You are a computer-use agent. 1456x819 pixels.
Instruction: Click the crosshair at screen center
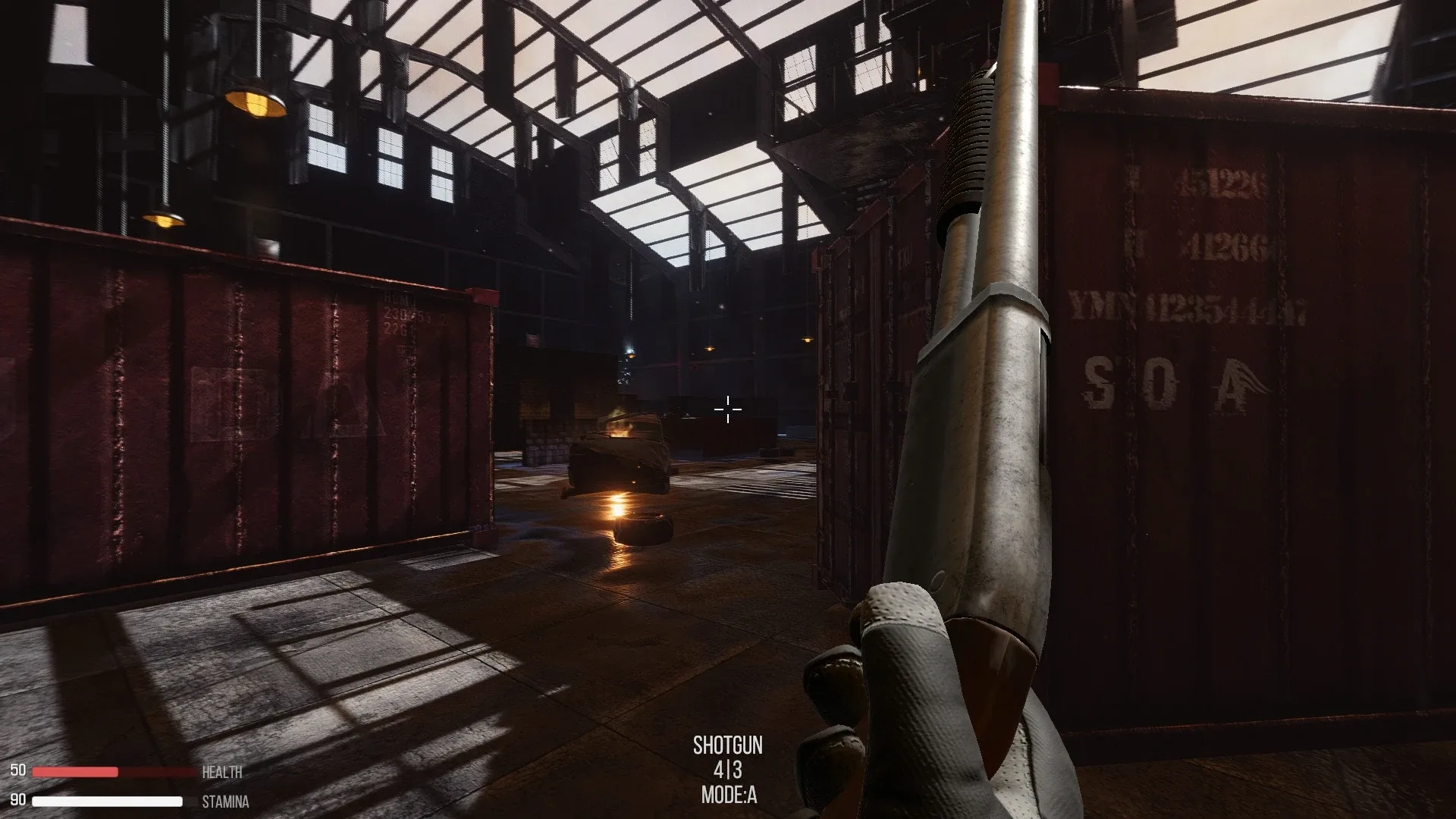click(x=726, y=409)
